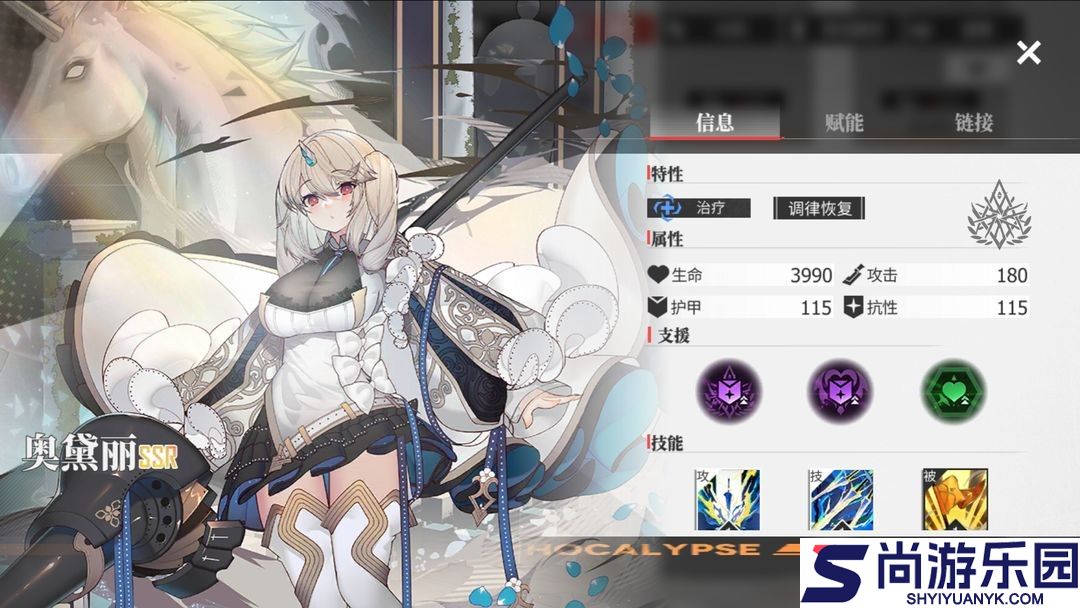Inspect the 被 golden passive skill icon

[954, 498]
